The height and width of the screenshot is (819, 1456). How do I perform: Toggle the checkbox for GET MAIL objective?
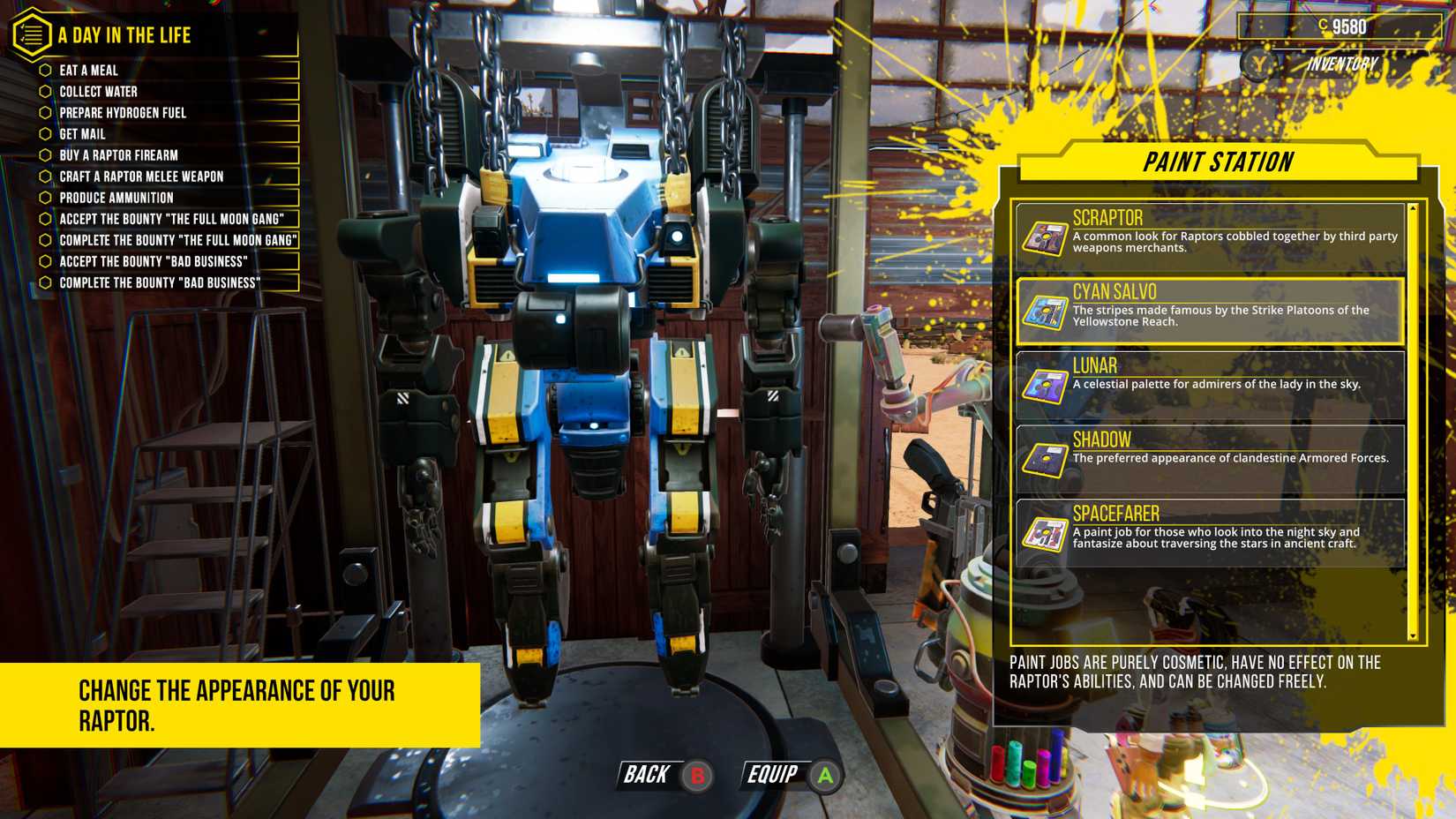[43, 134]
